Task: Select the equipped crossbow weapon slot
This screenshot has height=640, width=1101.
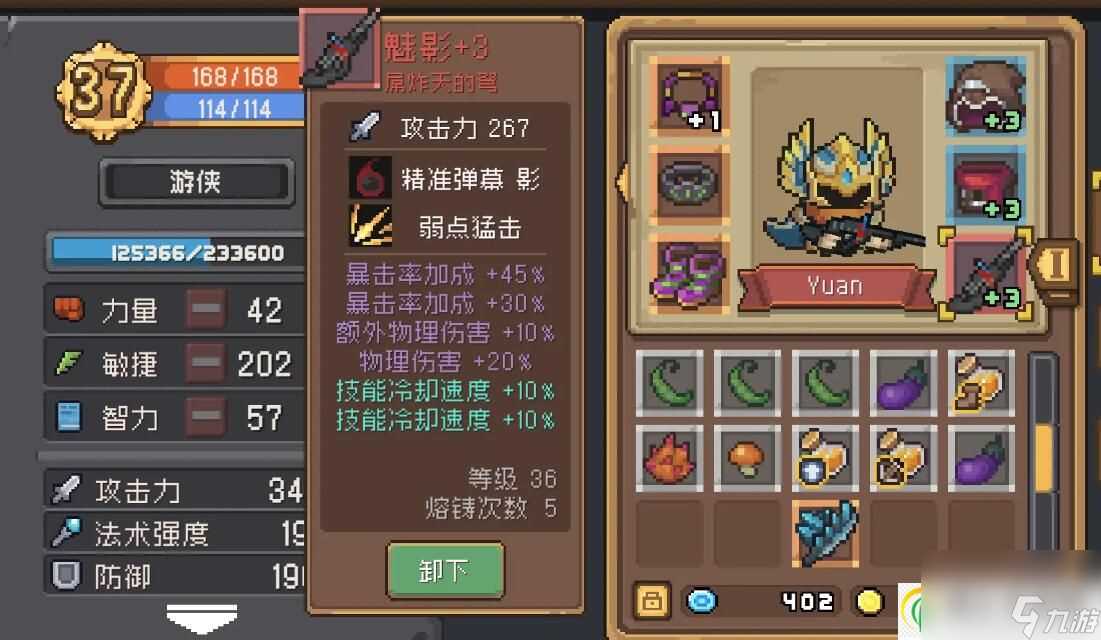Action: click(x=985, y=272)
